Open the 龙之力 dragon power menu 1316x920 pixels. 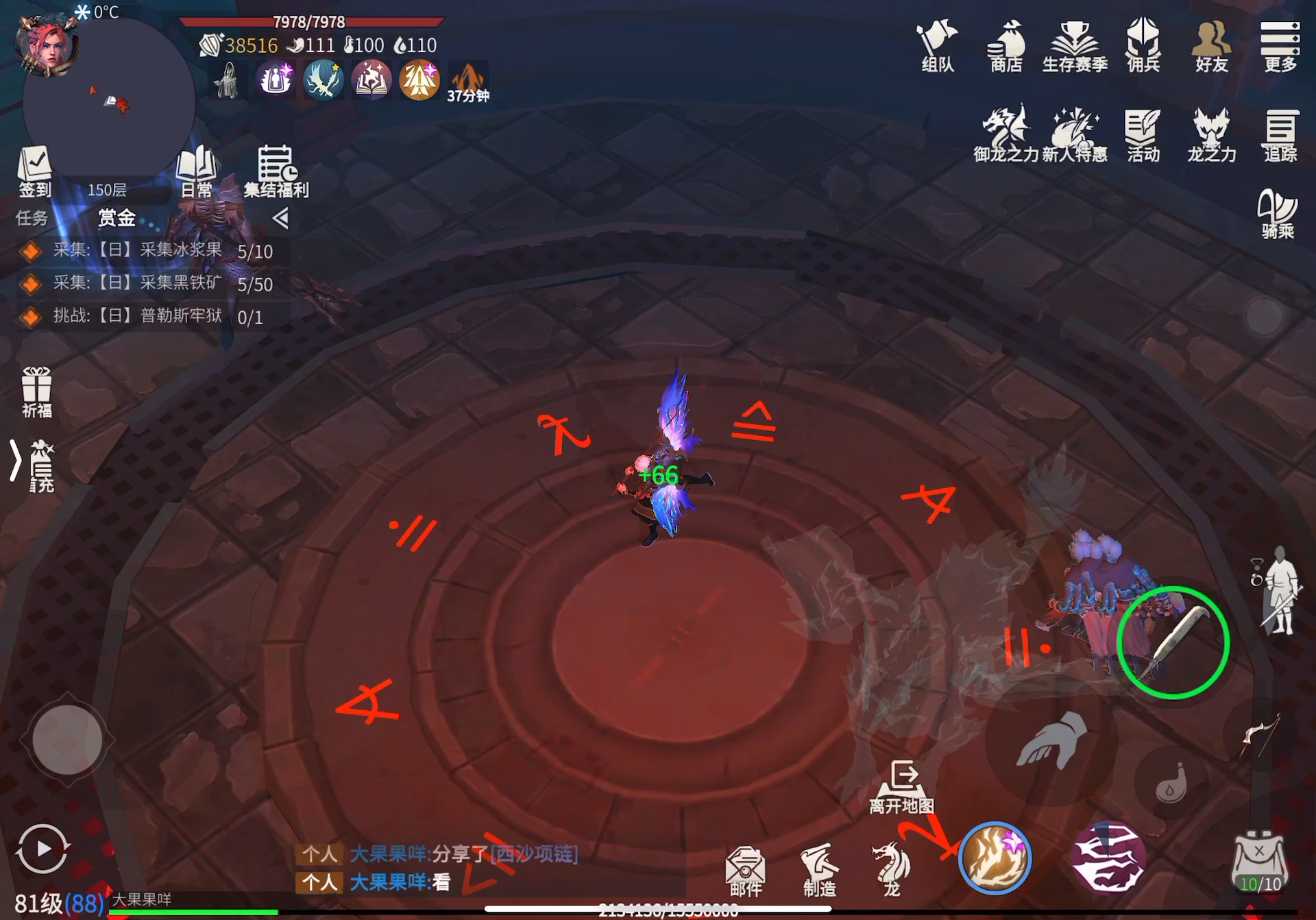(1211, 134)
